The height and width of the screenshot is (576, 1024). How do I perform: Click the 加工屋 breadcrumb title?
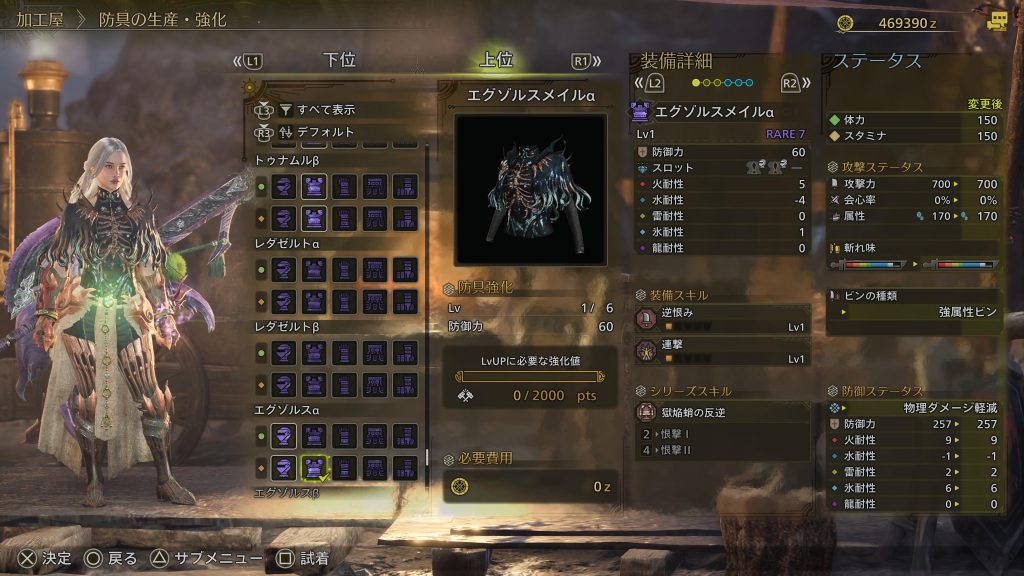coord(41,19)
